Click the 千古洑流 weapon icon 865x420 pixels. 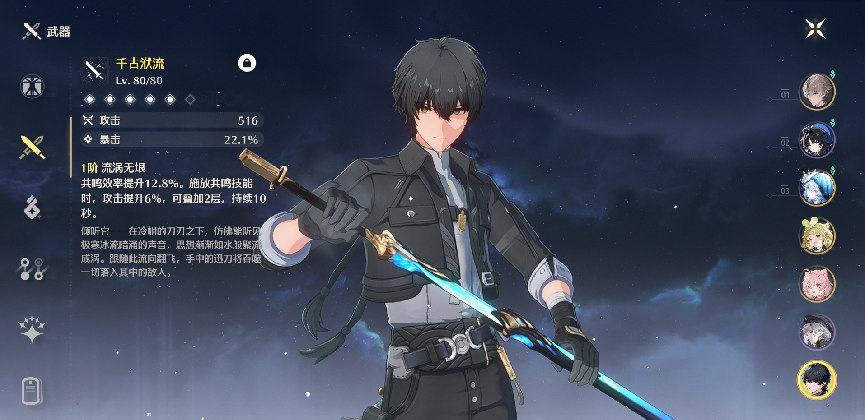(x=95, y=68)
